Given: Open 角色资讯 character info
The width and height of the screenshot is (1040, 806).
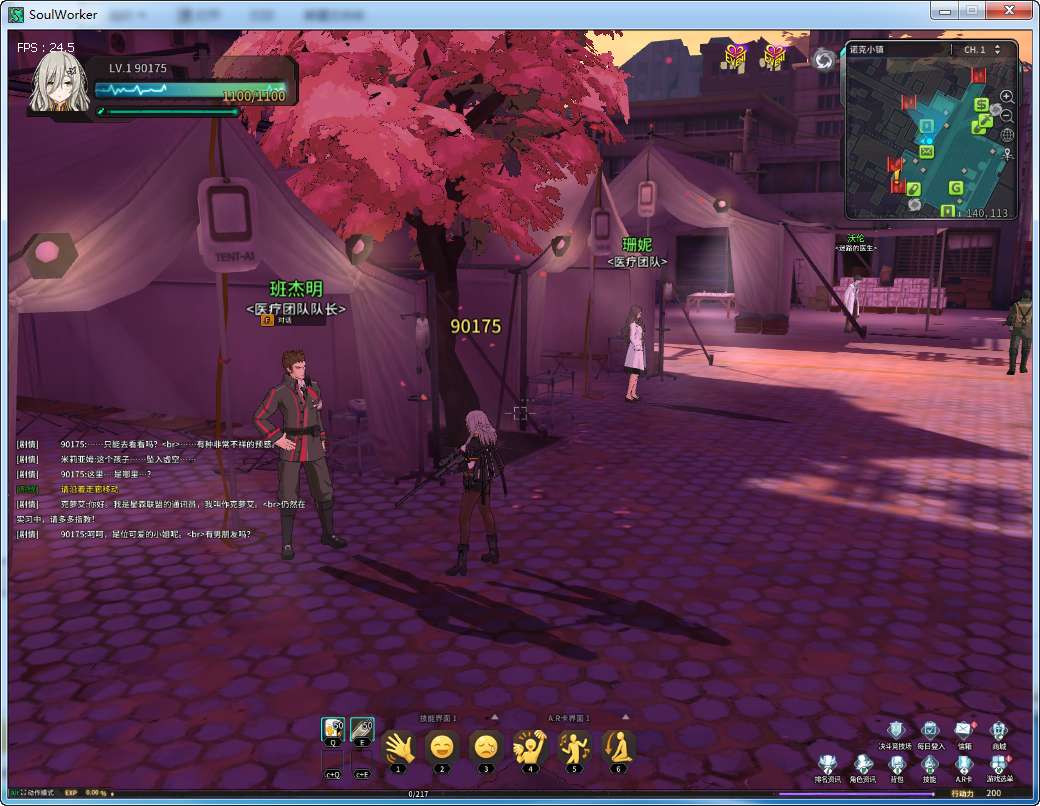Looking at the screenshot, I should tap(862, 765).
